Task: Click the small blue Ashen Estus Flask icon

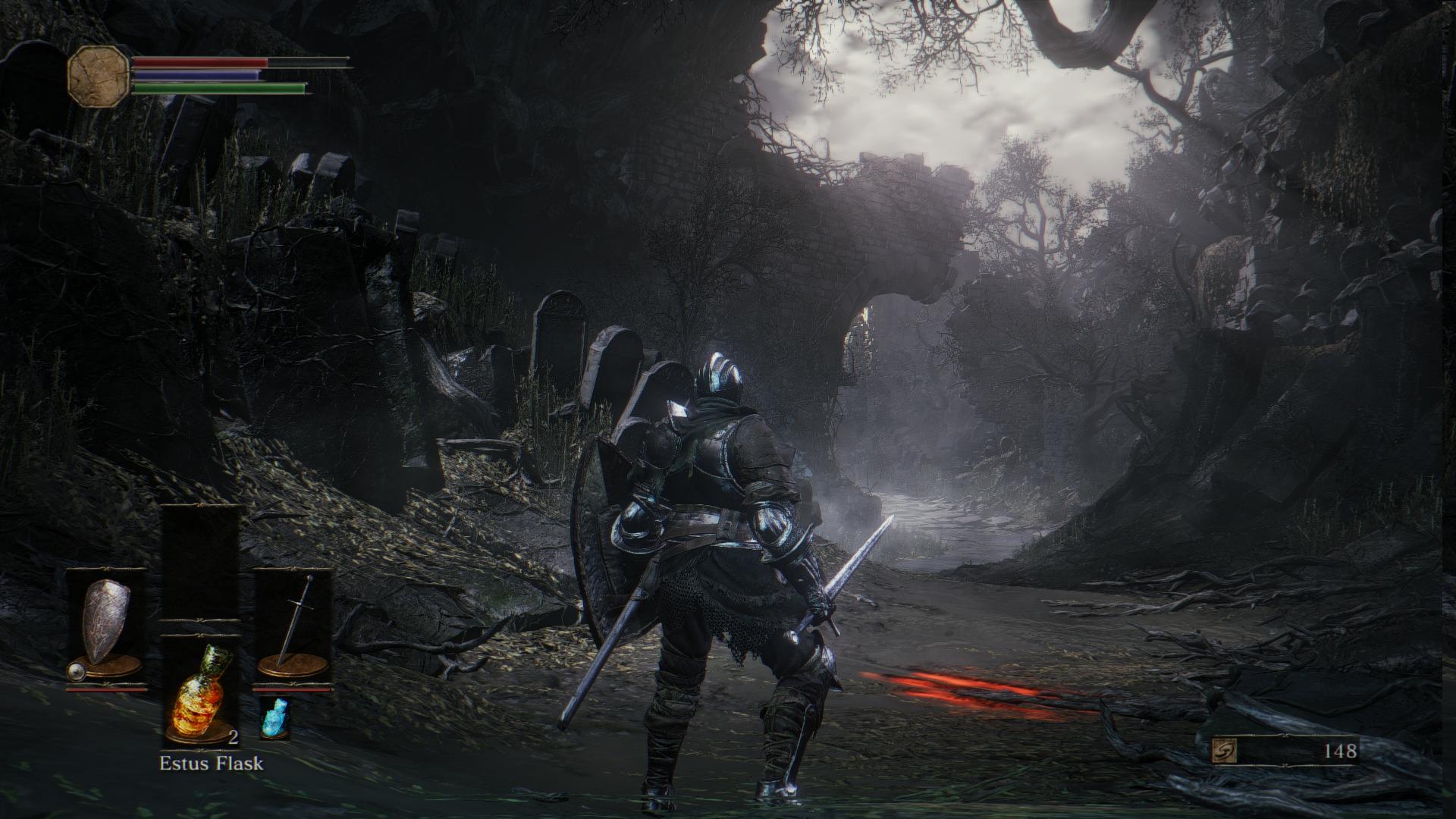Action: pyautogui.click(x=275, y=717)
